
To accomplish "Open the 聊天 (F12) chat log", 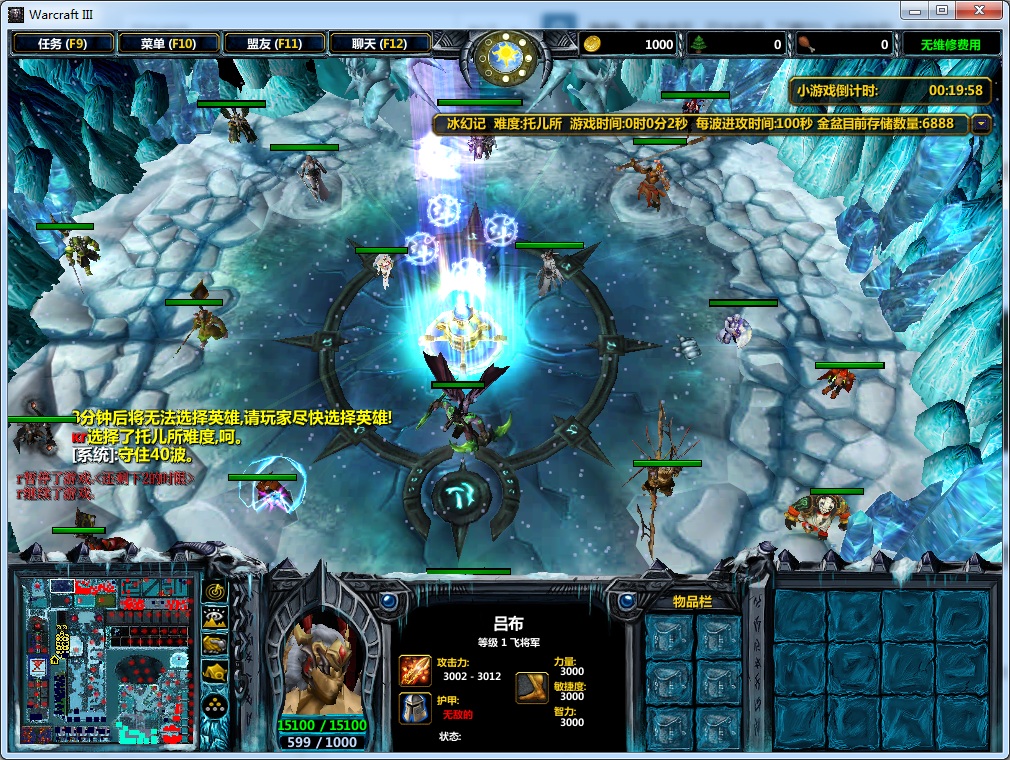I will [x=379, y=44].
